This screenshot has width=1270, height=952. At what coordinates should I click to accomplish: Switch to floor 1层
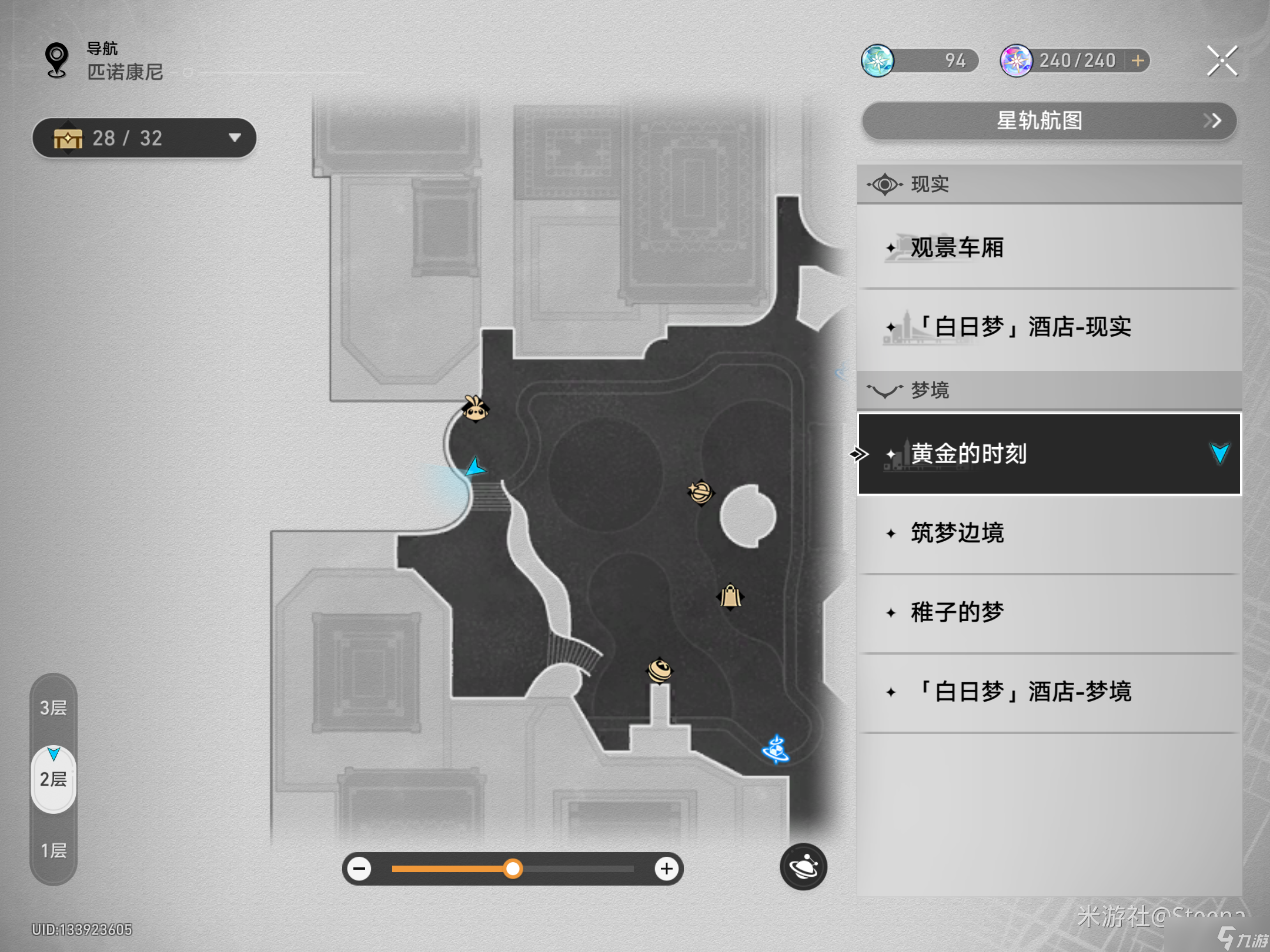pyautogui.click(x=54, y=850)
